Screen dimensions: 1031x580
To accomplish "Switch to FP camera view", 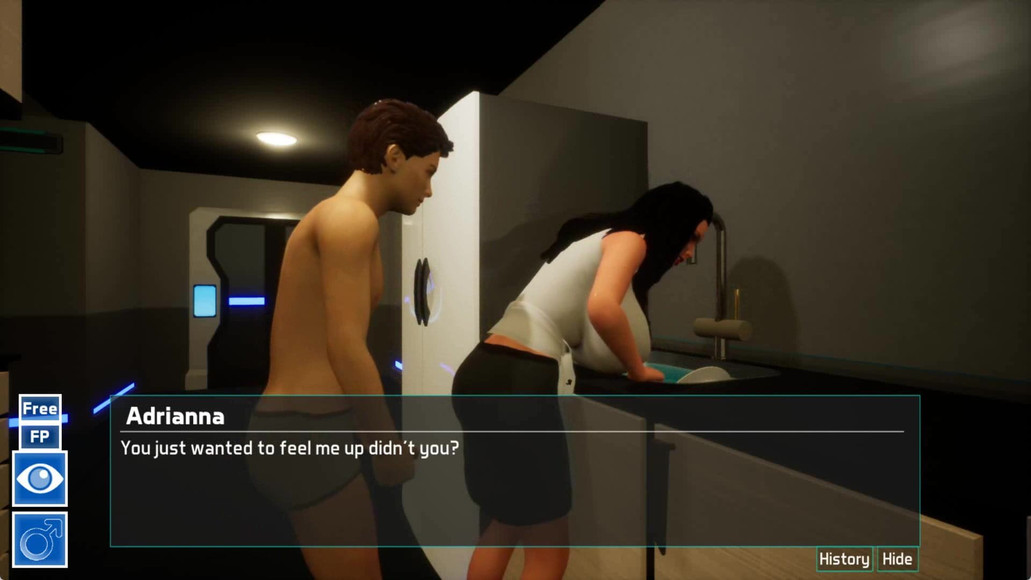I will (40, 437).
